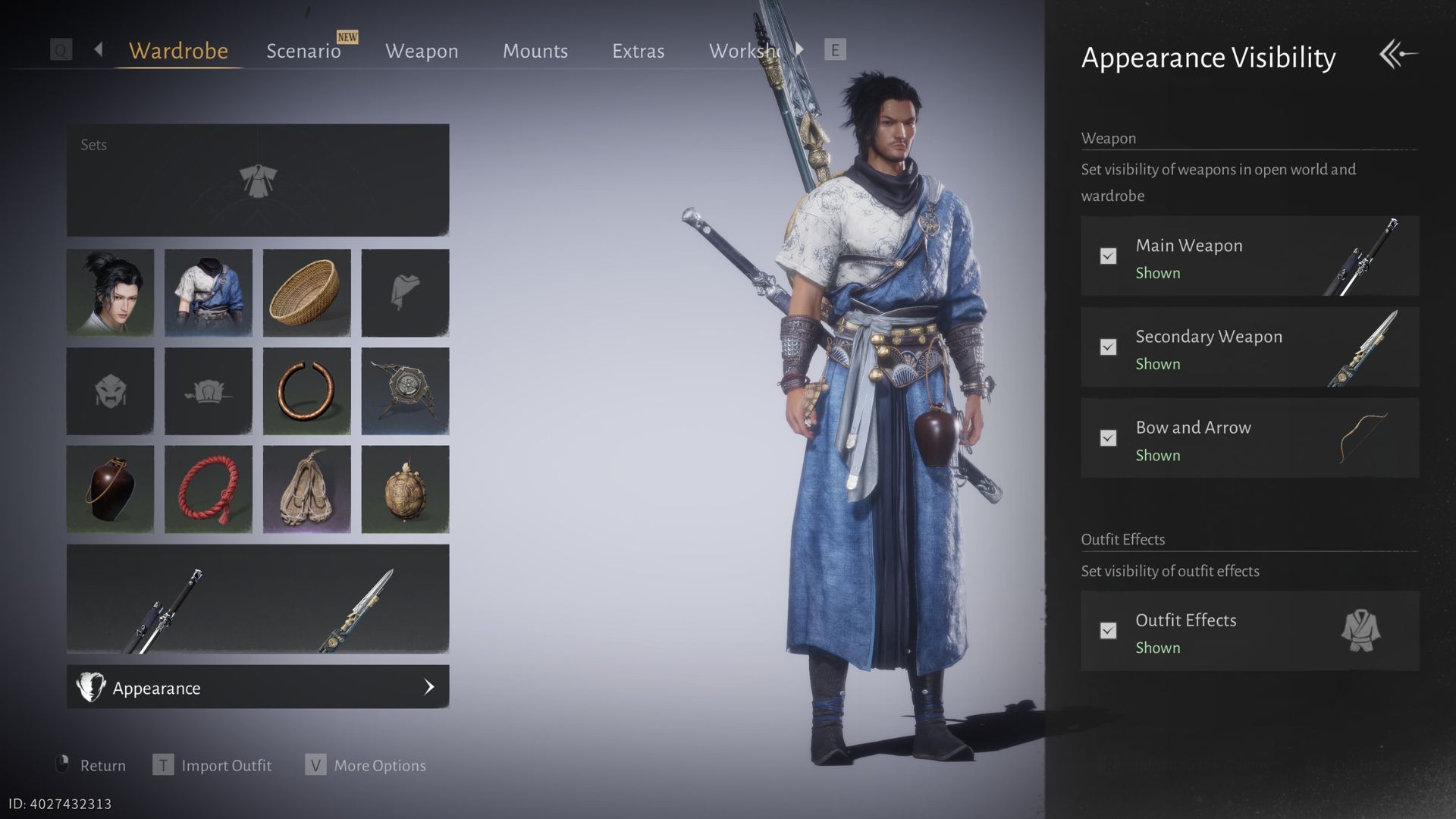Choose the red braided rope bracelet slot
Viewport: 1456px width, 819px height.
(209, 489)
